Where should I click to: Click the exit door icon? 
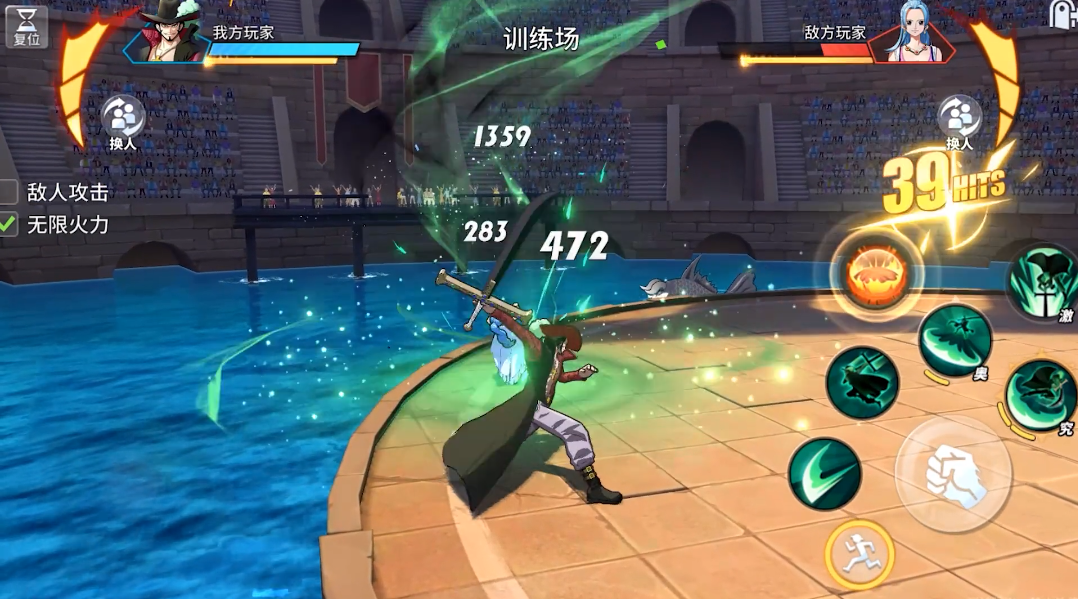[1063, 14]
